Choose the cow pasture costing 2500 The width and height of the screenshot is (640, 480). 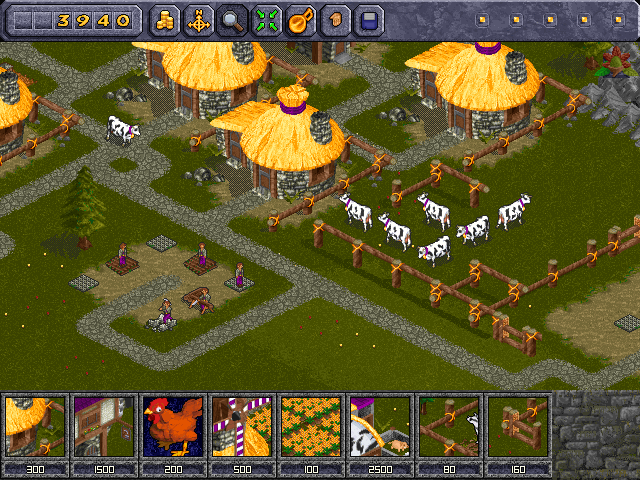coord(380,426)
